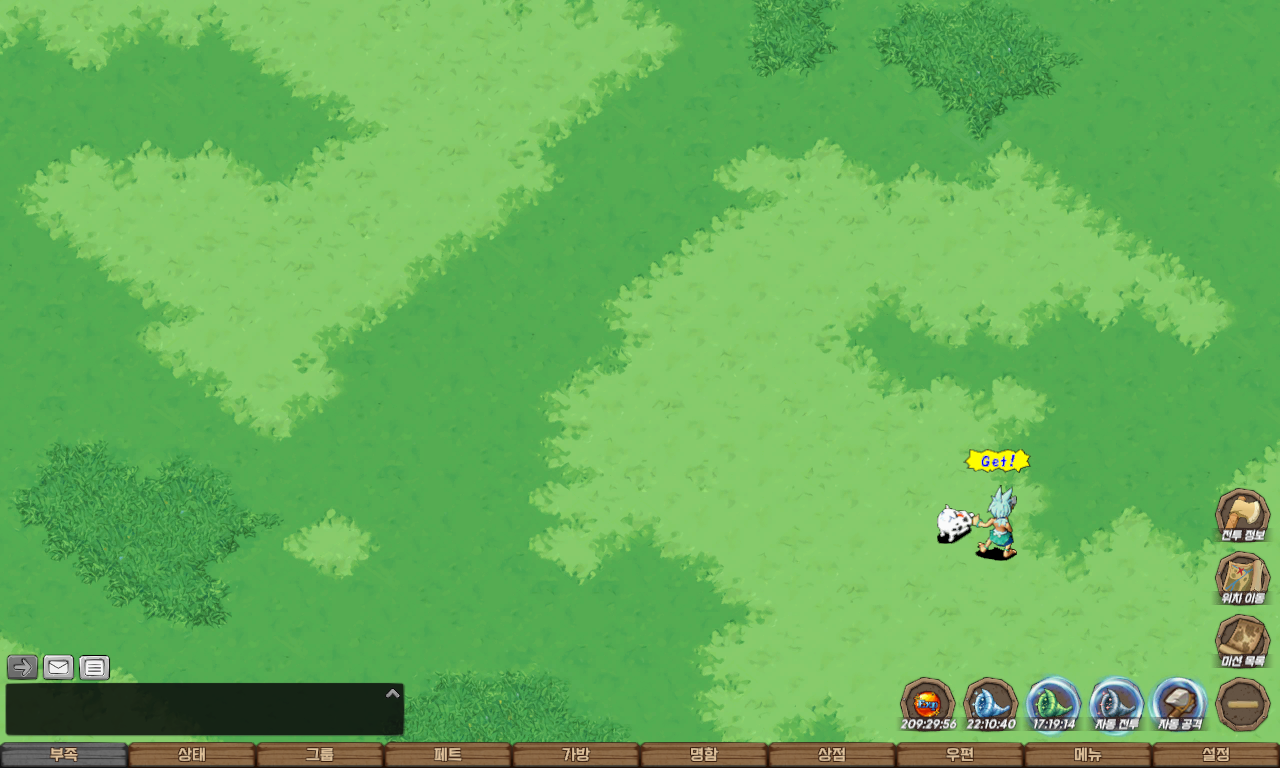Collapse the icon tray with minus button
Image resolution: width=1280 pixels, height=768 pixels.
click(x=1243, y=703)
